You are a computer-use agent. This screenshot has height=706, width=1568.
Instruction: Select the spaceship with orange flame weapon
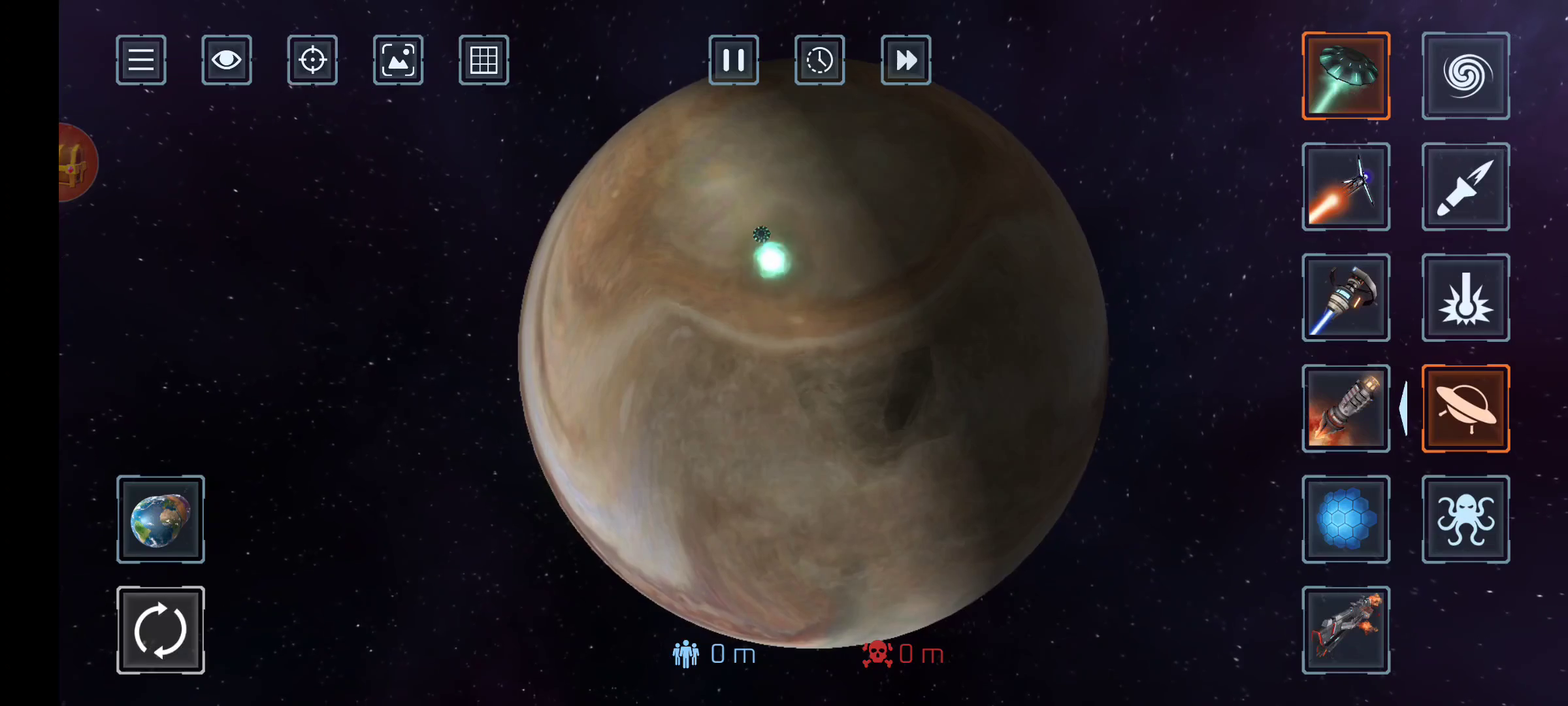[1346, 187]
